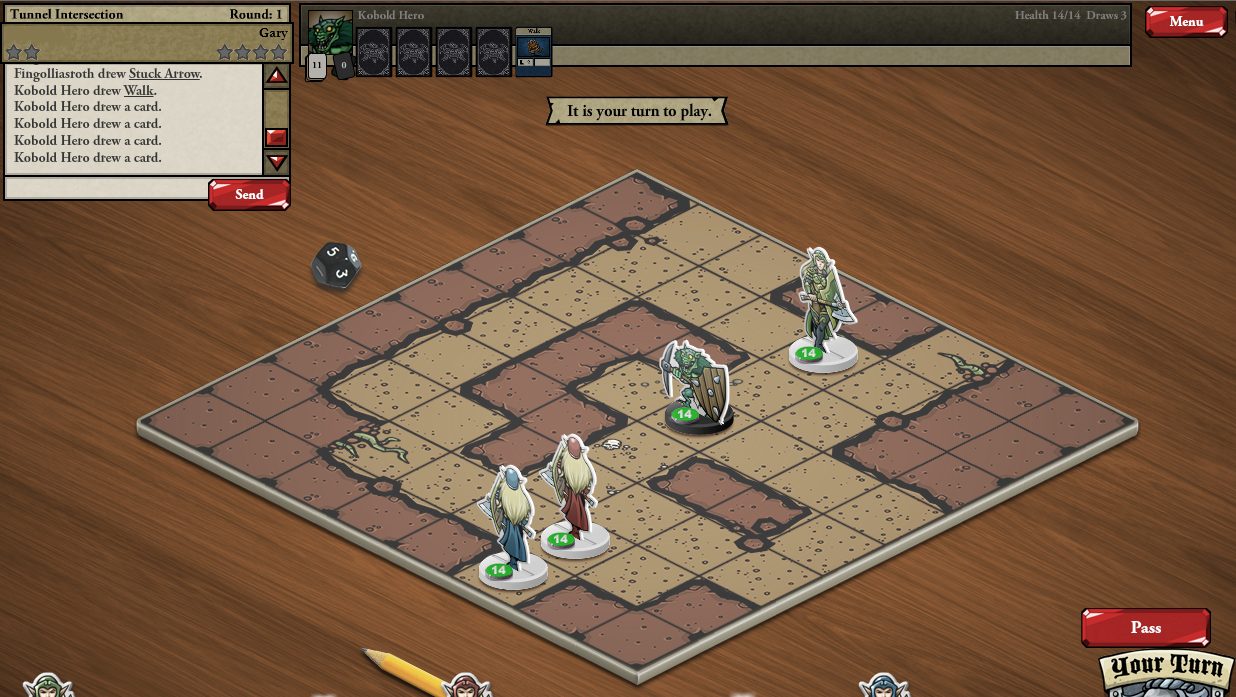Image resolution: width=1236 pixels, height=697 pixels.
Task: Grab the red square log scrollbar handle
Action: pos(277,137)
